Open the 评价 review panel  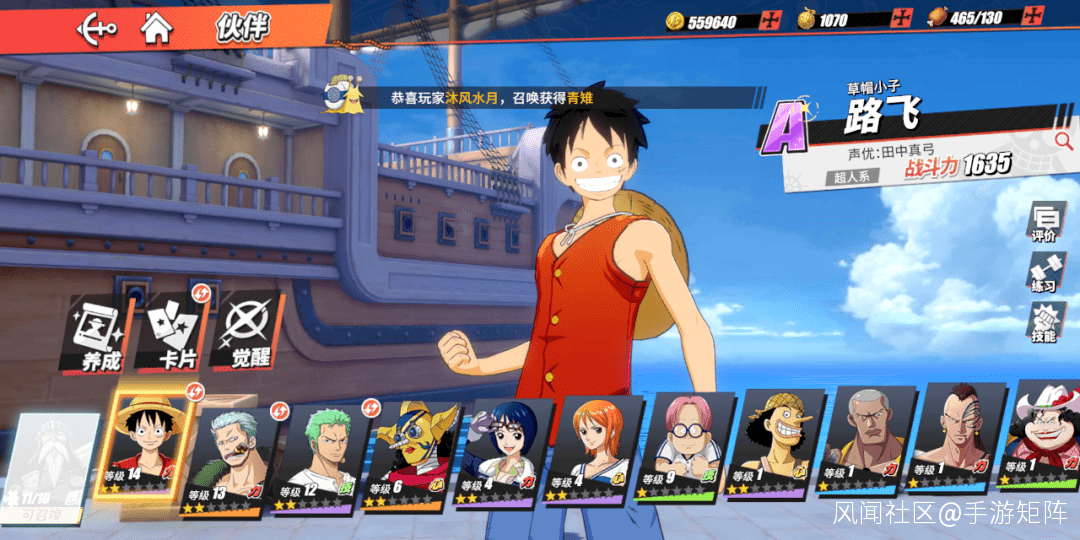click(1044, 222)
